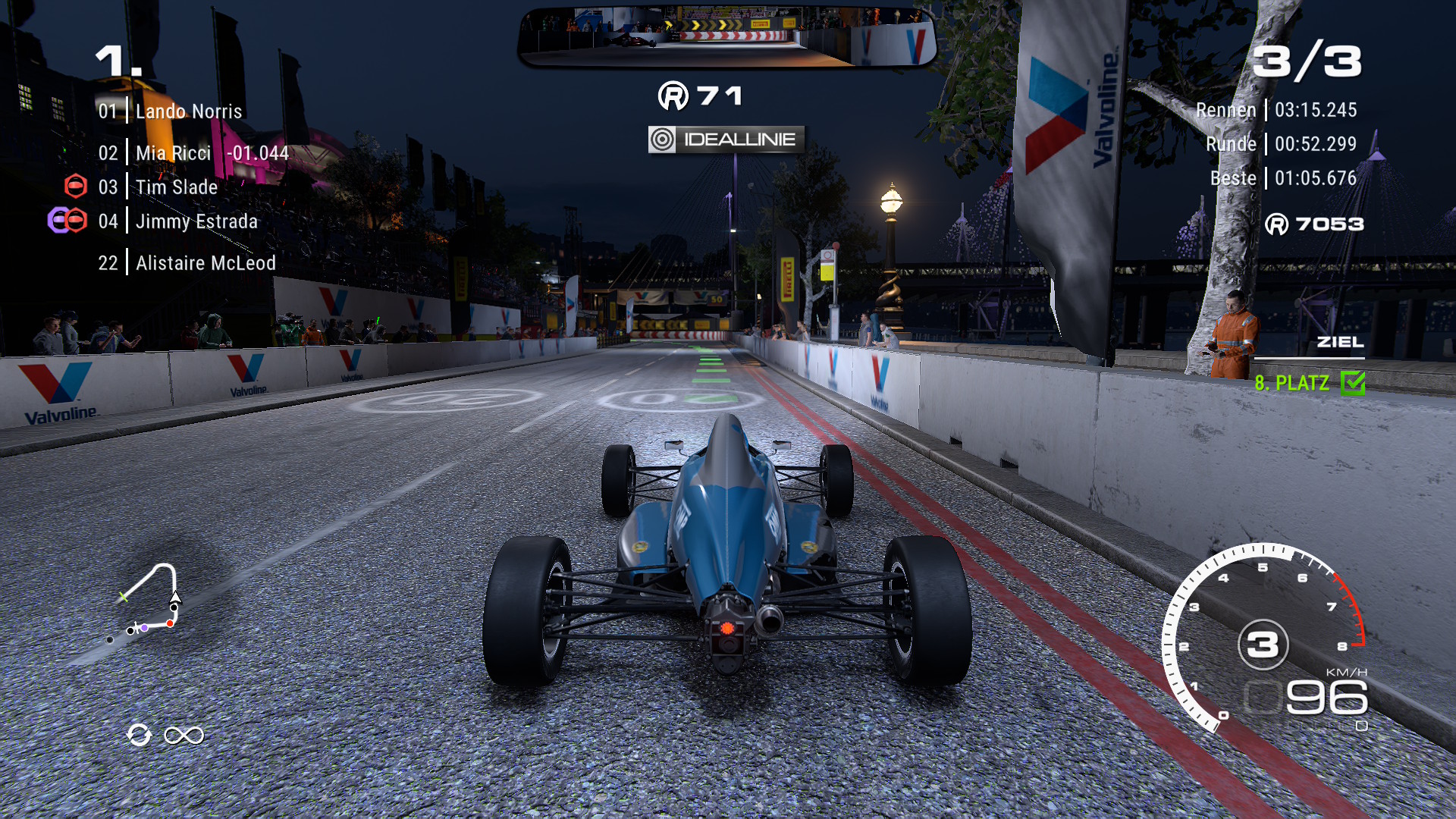This screenshot has height=819, width=1456.
Task: Open the track minimap
Action: point(149,601)
